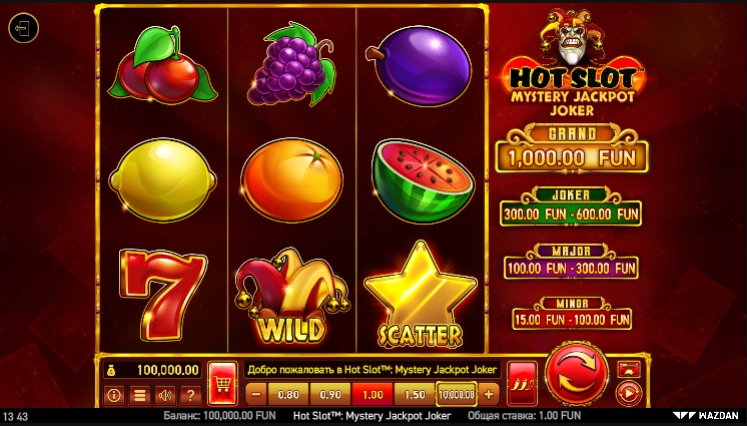Open the hamburger menu in the control panel
747x426 pixels.
pyautogui.click(x=140, y=395)
